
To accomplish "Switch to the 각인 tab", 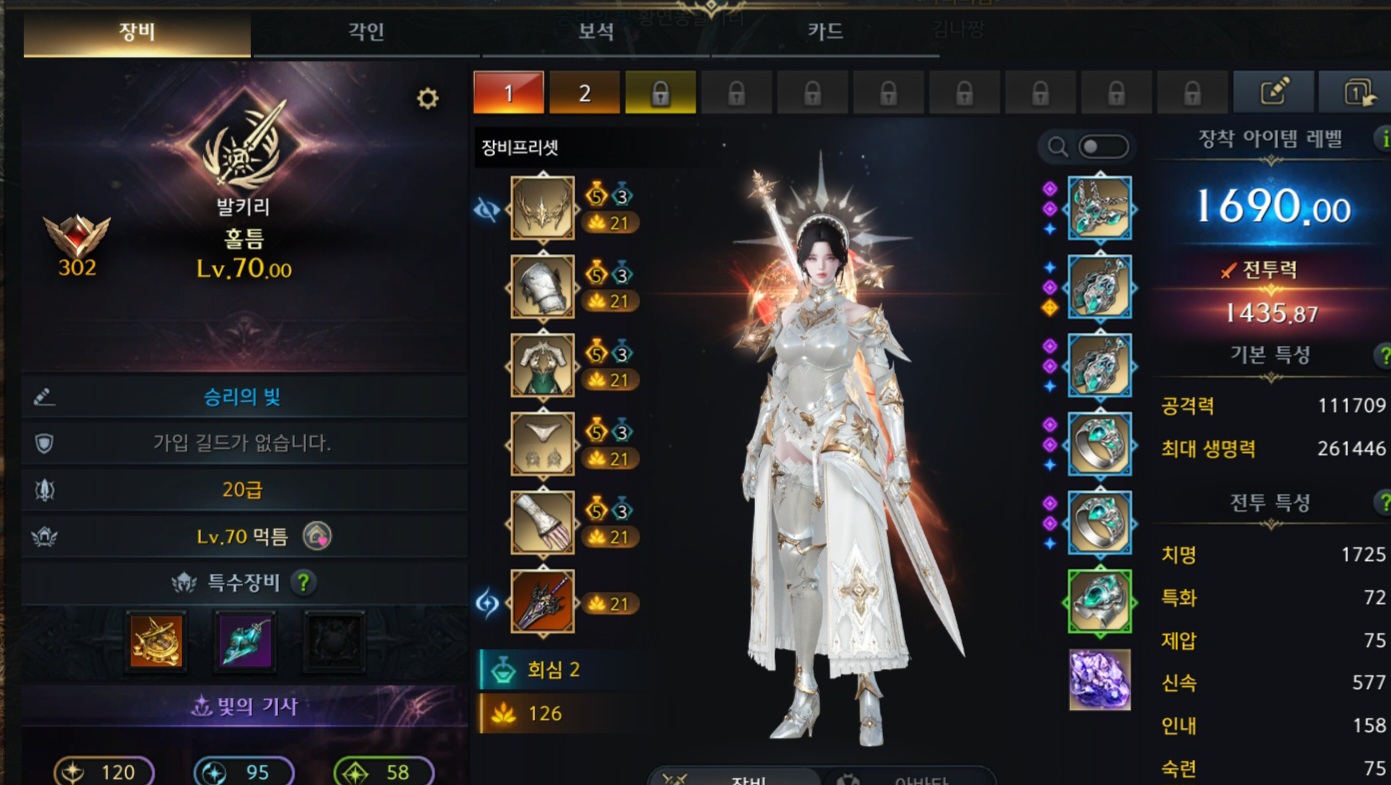I will 366,33.
